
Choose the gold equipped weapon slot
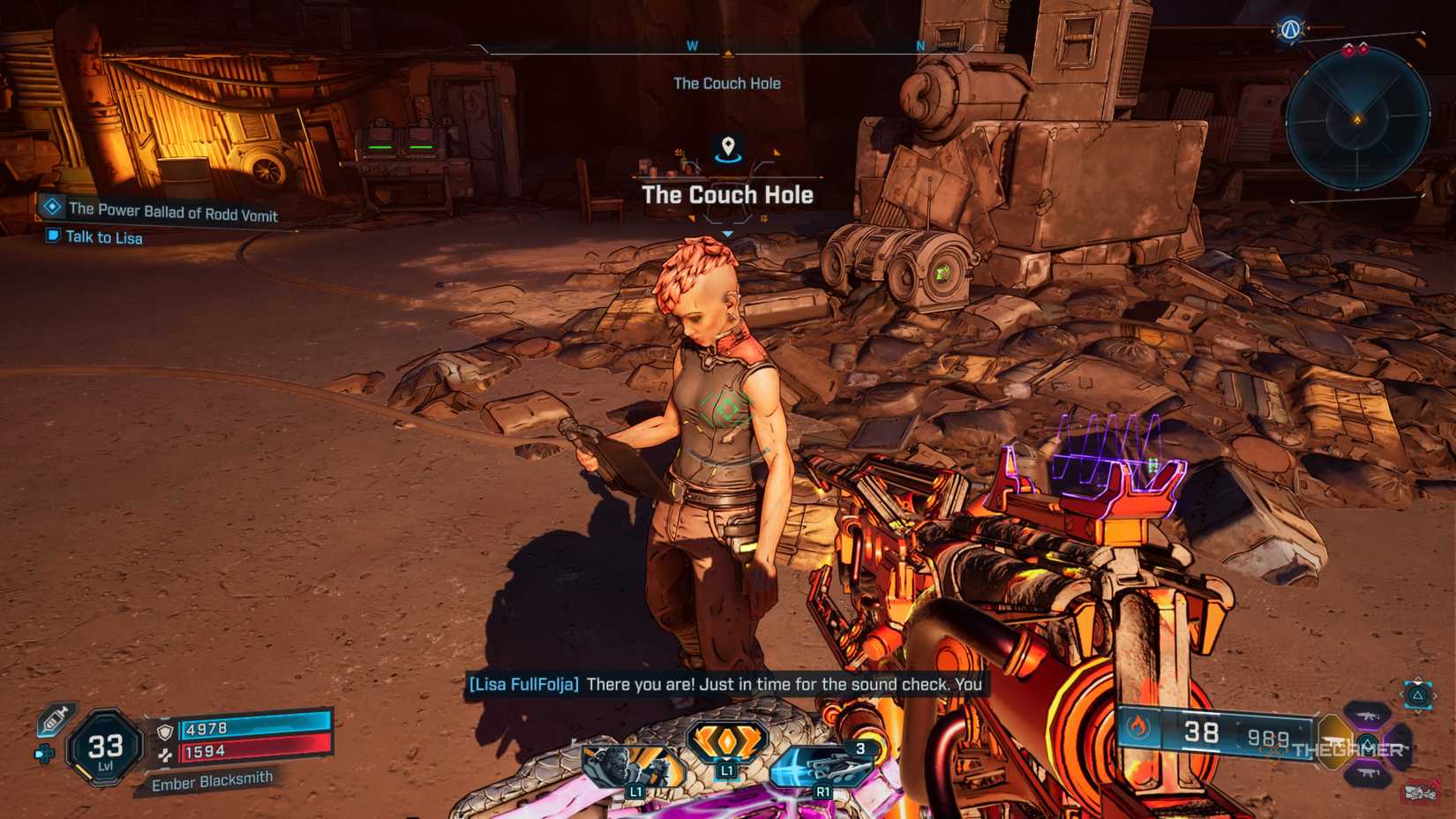pyautogui.click(x=1334, y=741)
